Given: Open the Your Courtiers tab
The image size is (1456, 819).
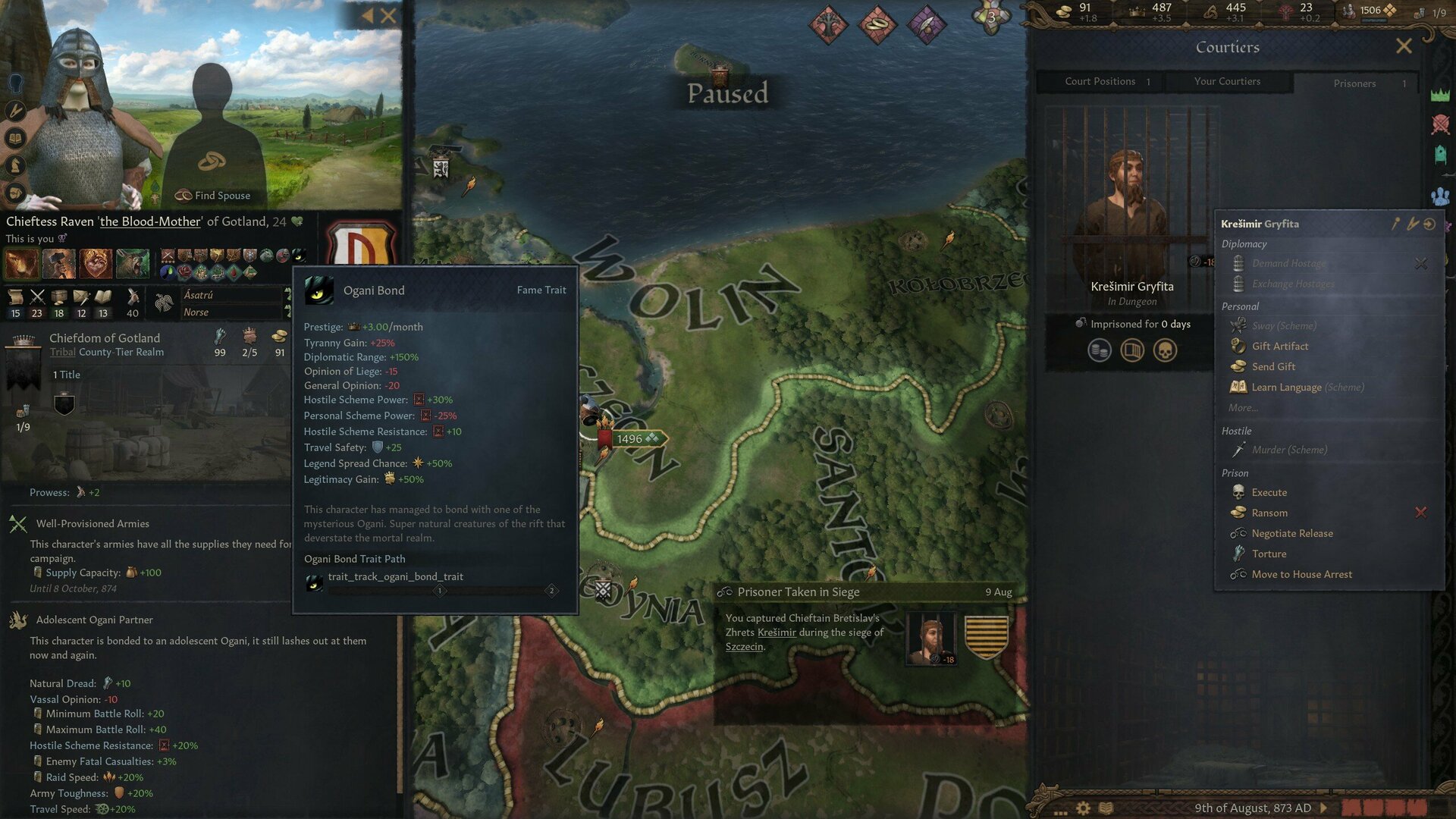Looking at the screenshot, I should (1228, 81).
